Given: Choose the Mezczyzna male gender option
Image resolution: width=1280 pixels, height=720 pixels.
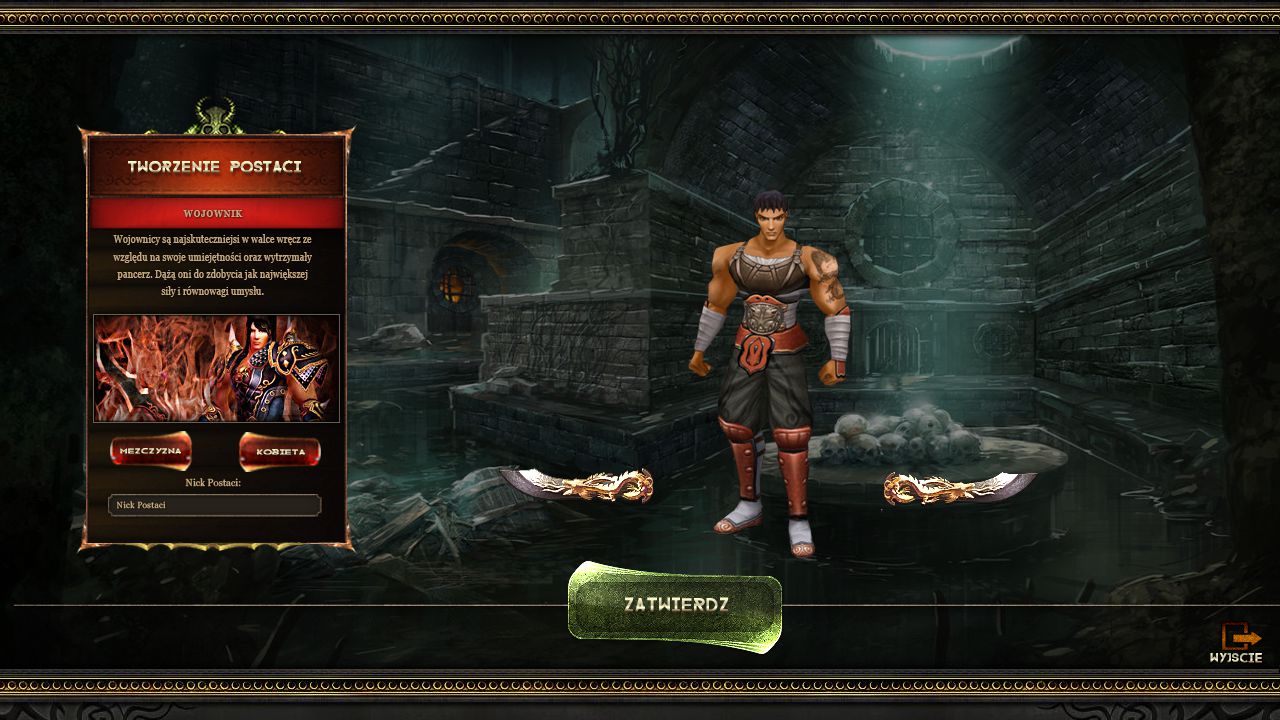Looking at the screenshot, I should click(151, 451).
